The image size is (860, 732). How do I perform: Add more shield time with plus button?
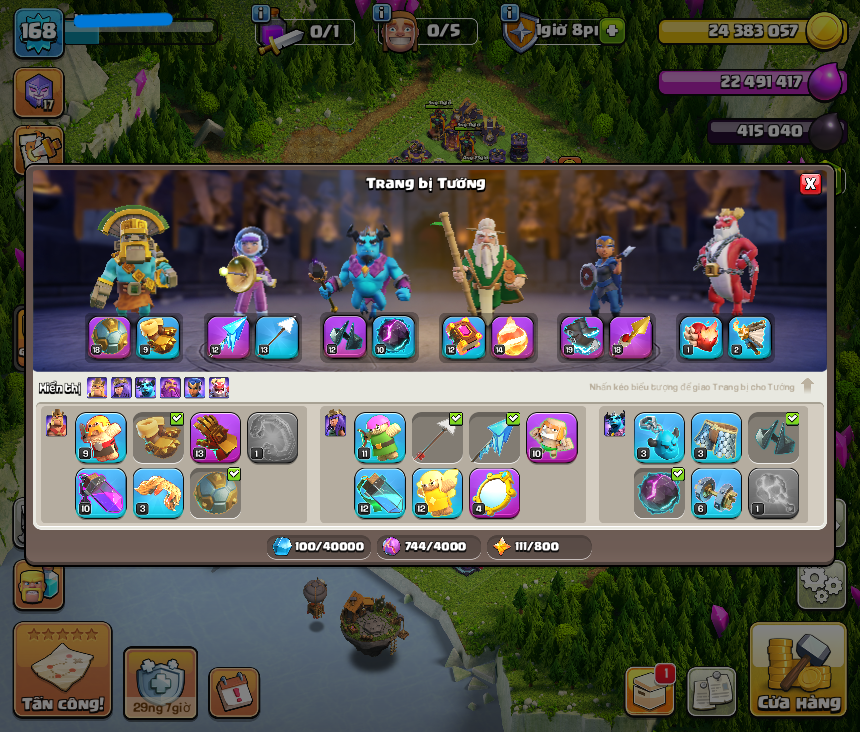(613, 31)
